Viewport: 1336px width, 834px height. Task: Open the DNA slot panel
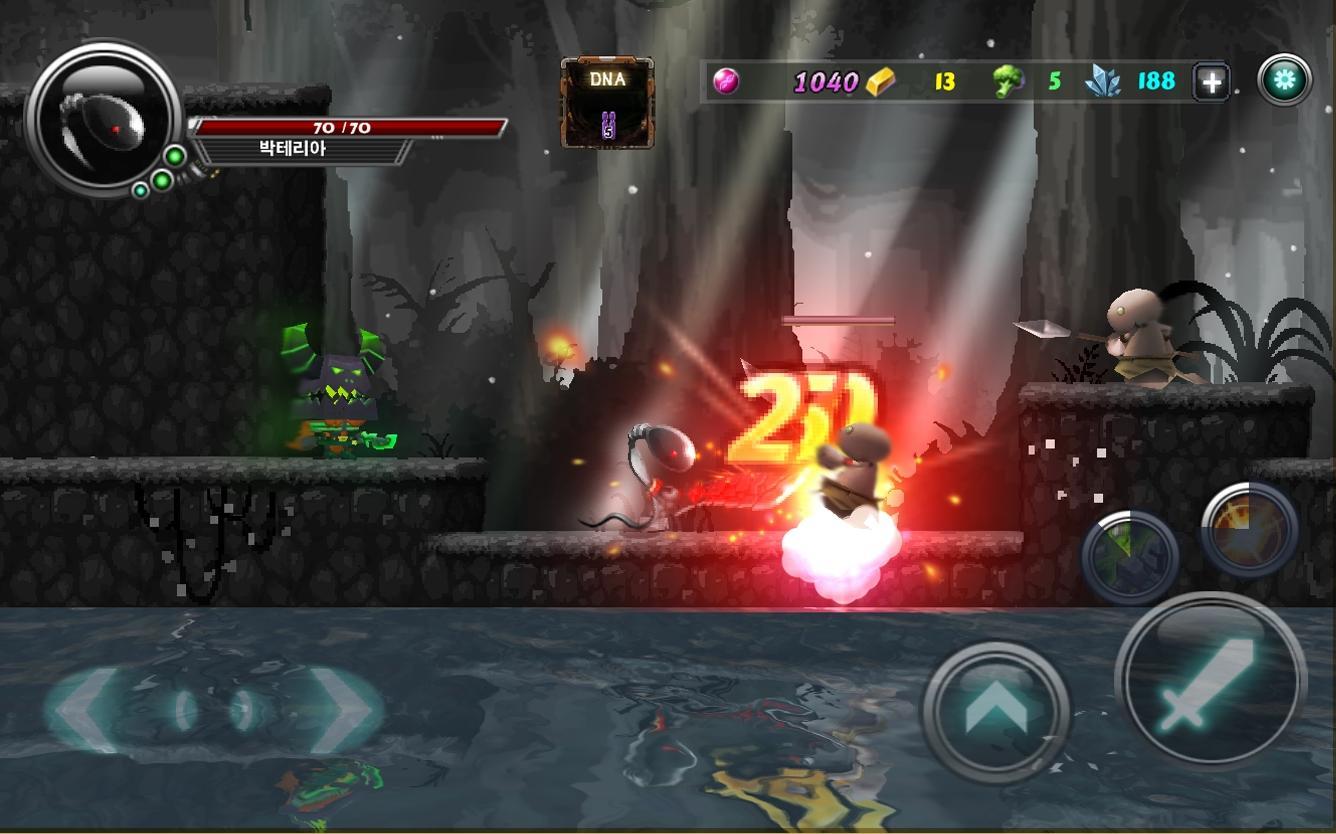605,100
